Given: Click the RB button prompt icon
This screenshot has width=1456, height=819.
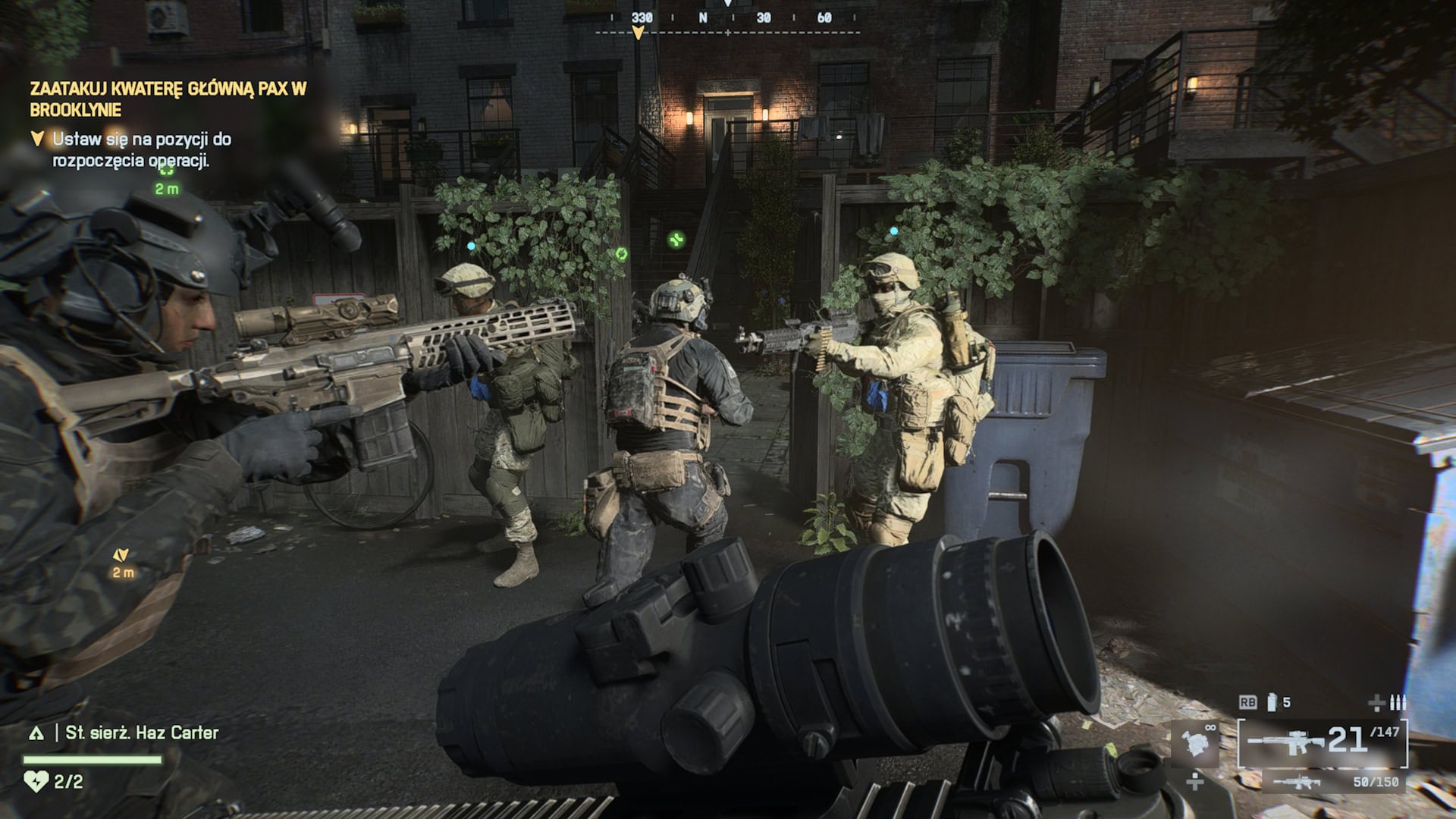Looking at the screenshot, I should click(1247, 701).
